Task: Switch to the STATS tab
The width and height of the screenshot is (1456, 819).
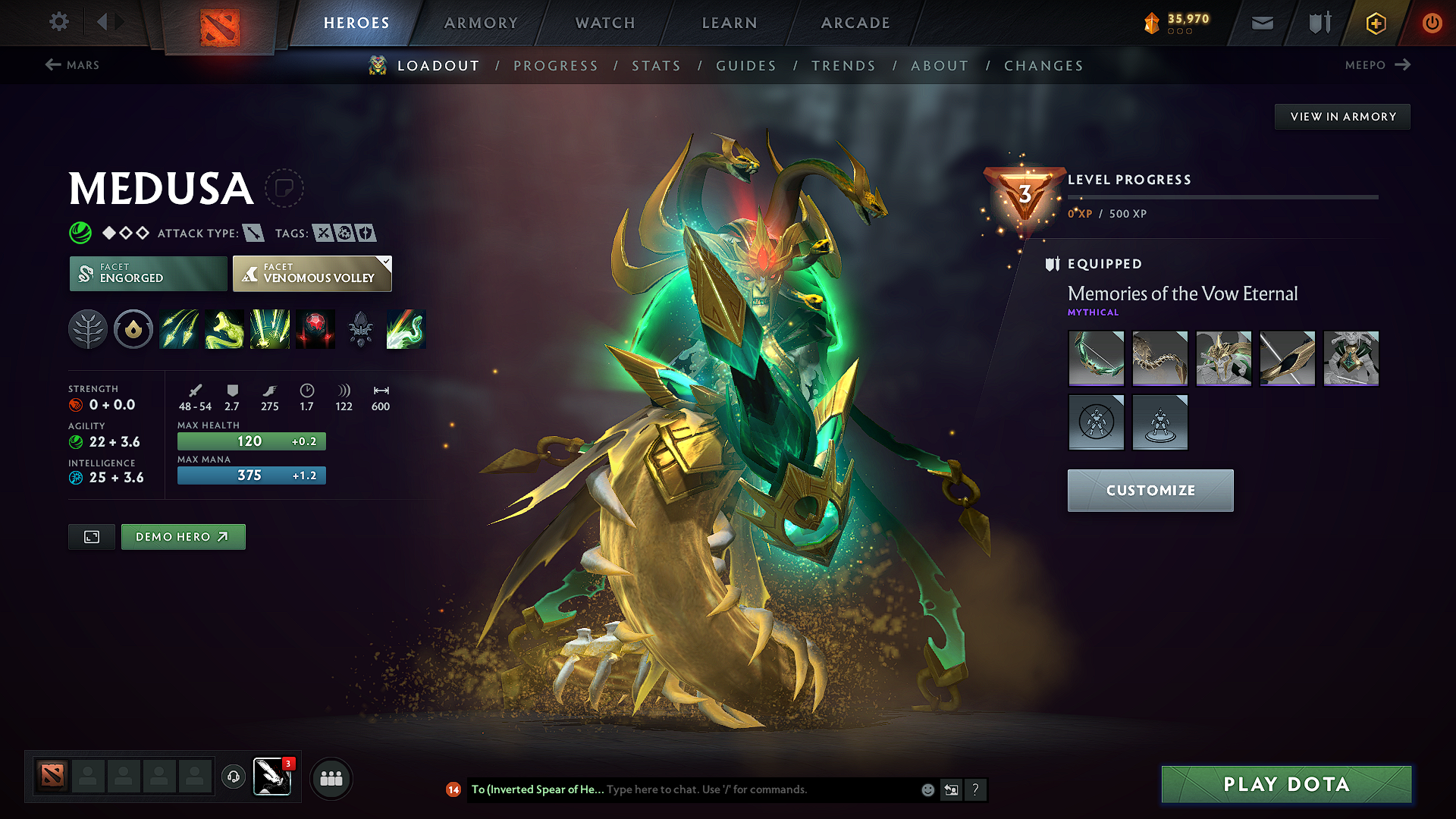Action: [656, 66]
